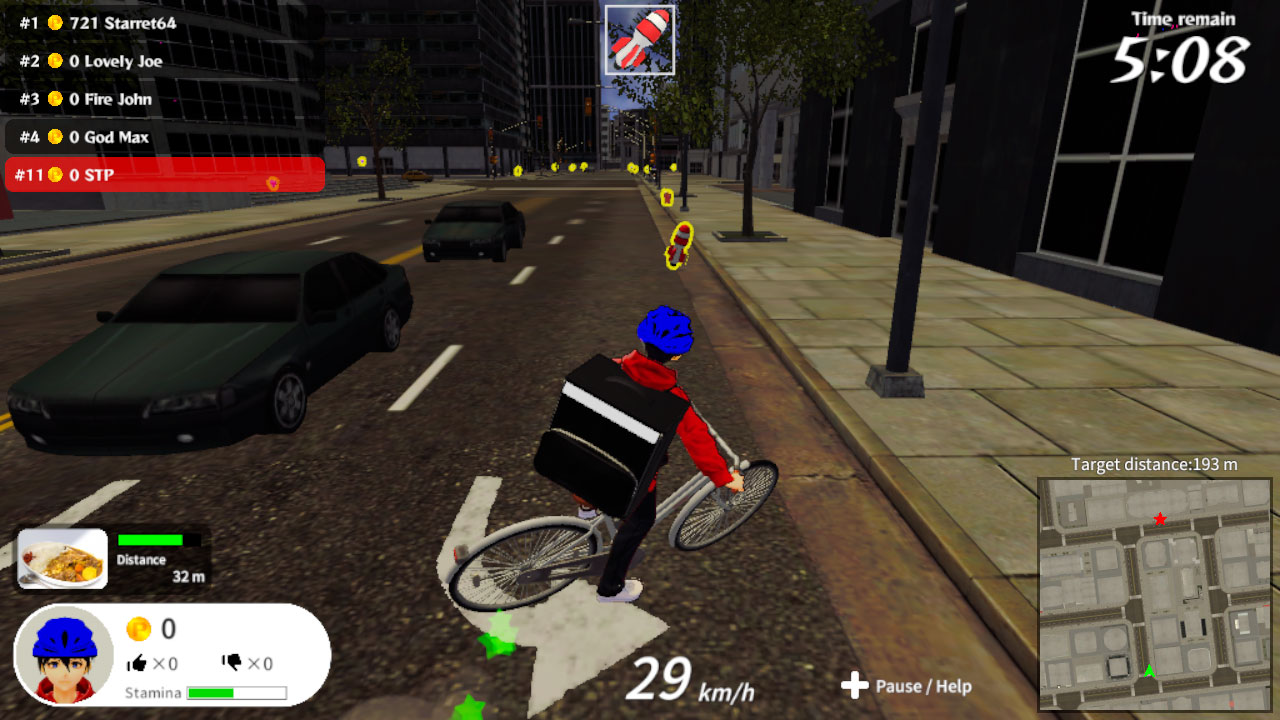Toggle the Time remain display
Viewport: 1280px width, 720px height.
tap(1180, 45)
